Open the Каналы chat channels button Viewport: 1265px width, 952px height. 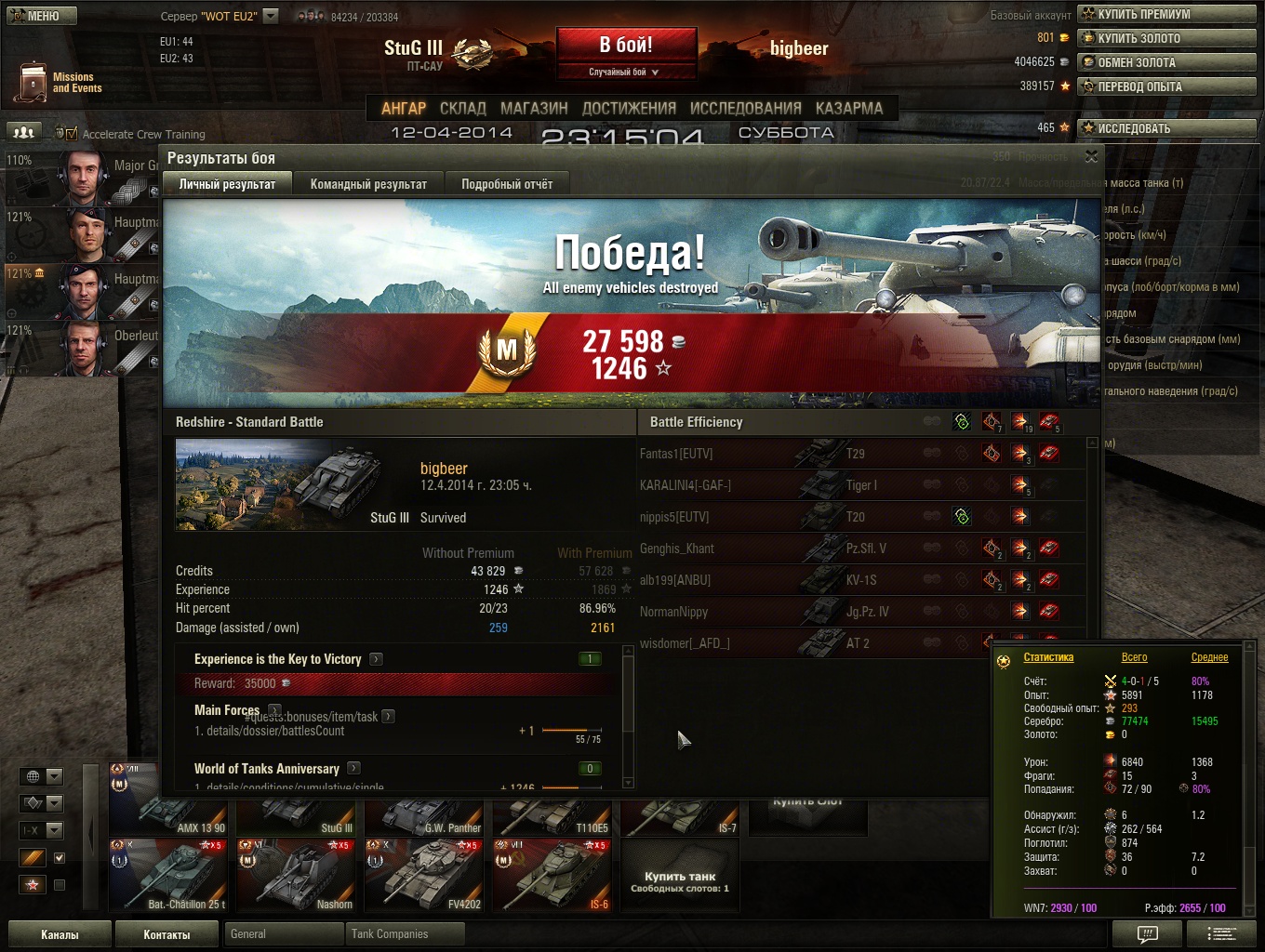point(60,934)
